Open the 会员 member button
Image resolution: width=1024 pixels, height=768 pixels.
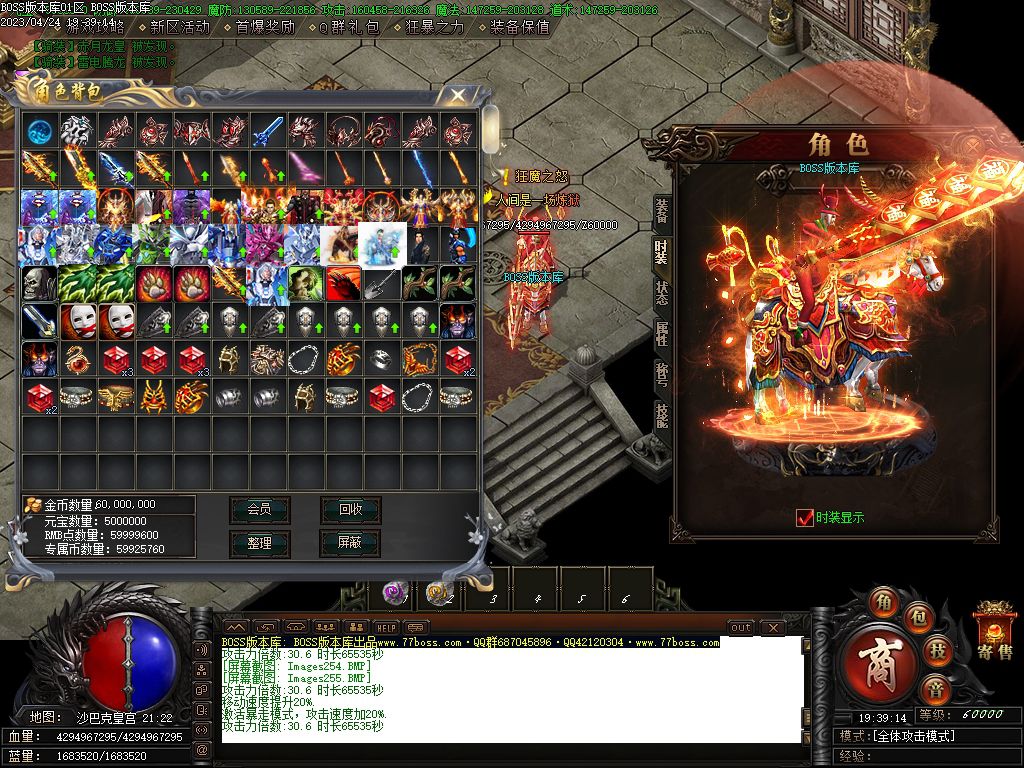259,509
